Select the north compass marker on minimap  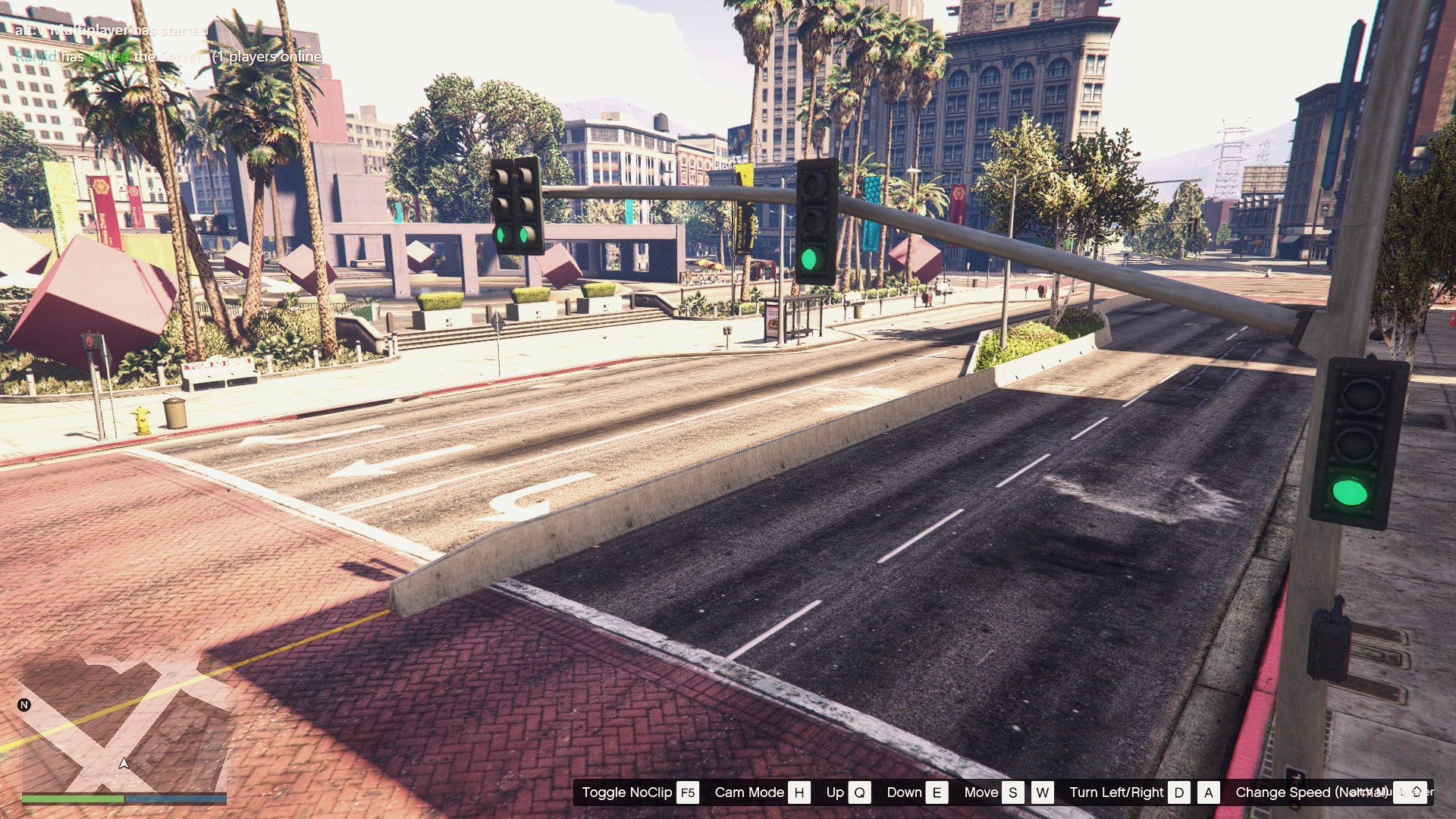(24, 705)
